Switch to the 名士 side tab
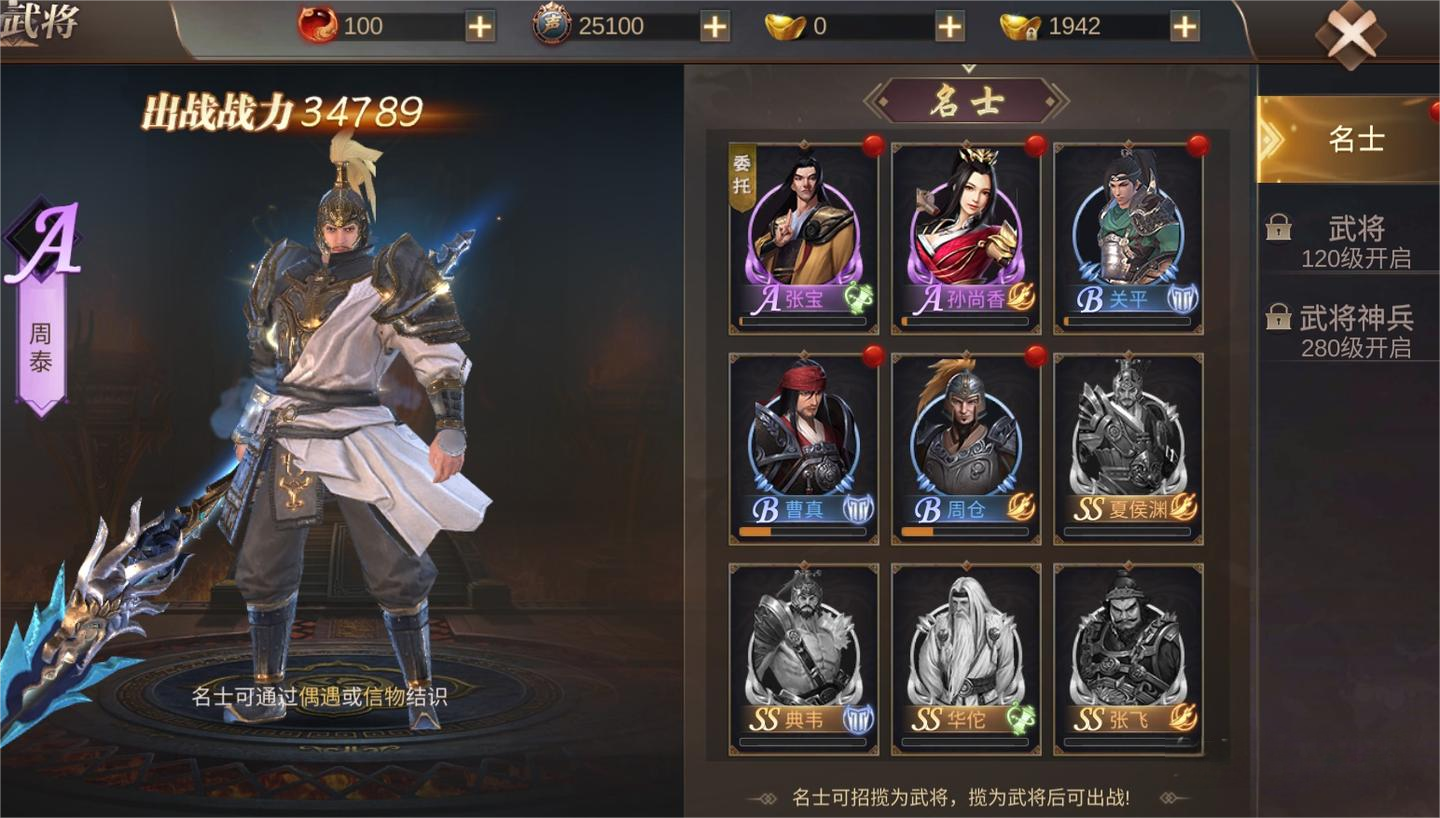This screenshot has height=818, width=1440. click(1354, 140)
